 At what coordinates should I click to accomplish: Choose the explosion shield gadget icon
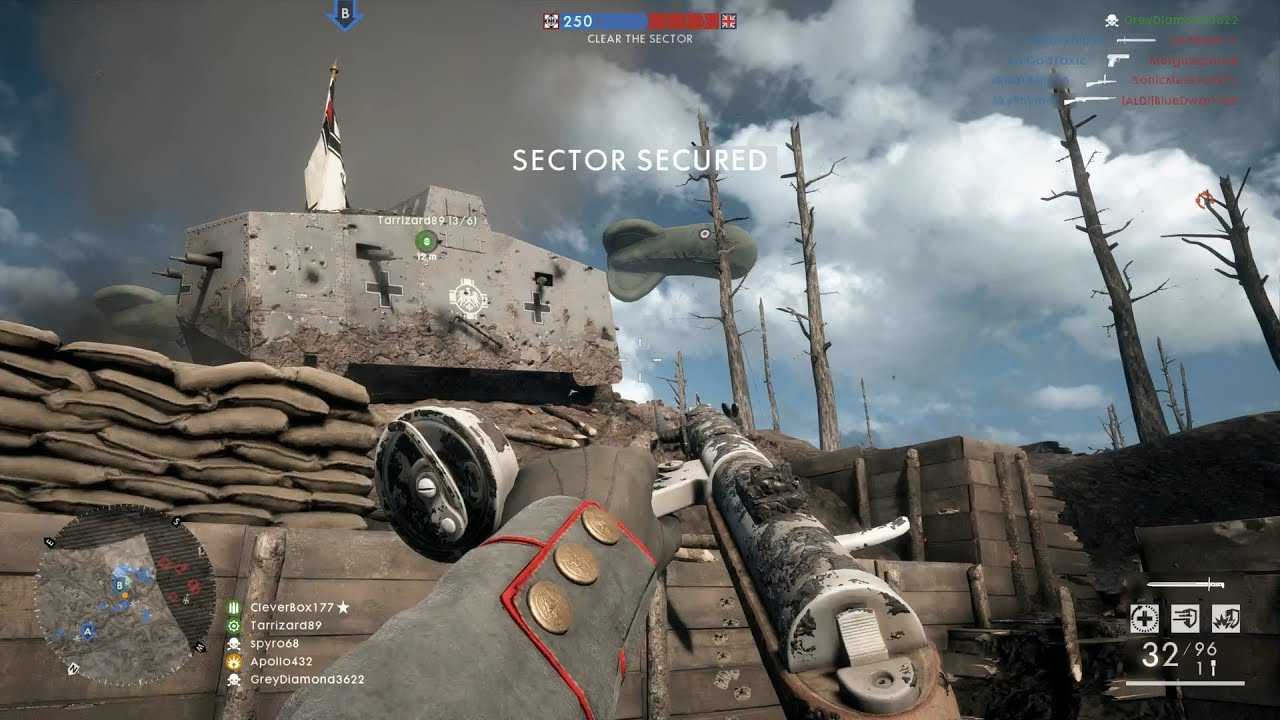[1225, 618]
